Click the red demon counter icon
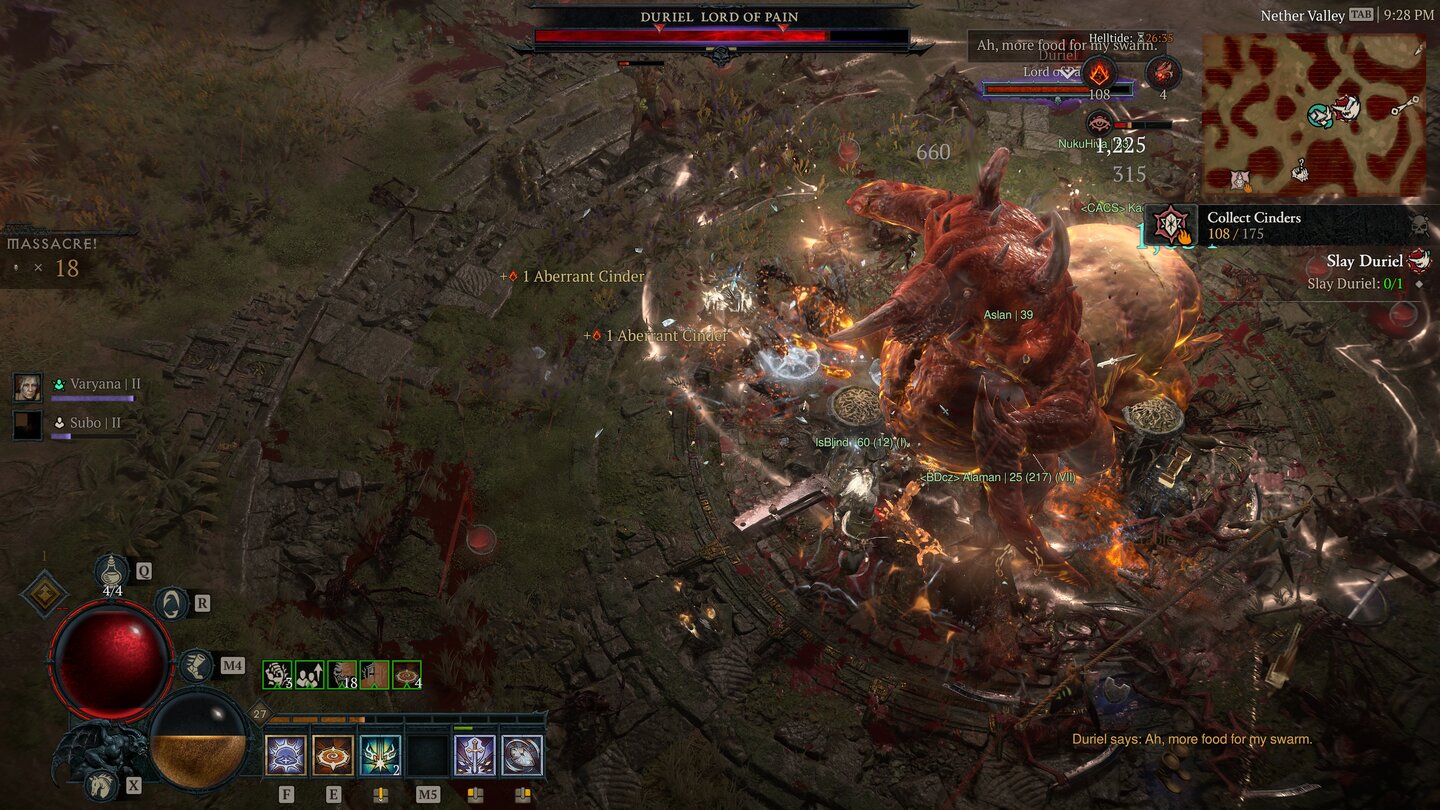The width and height of the screenshot is (1440, 810). point(1163,72)
